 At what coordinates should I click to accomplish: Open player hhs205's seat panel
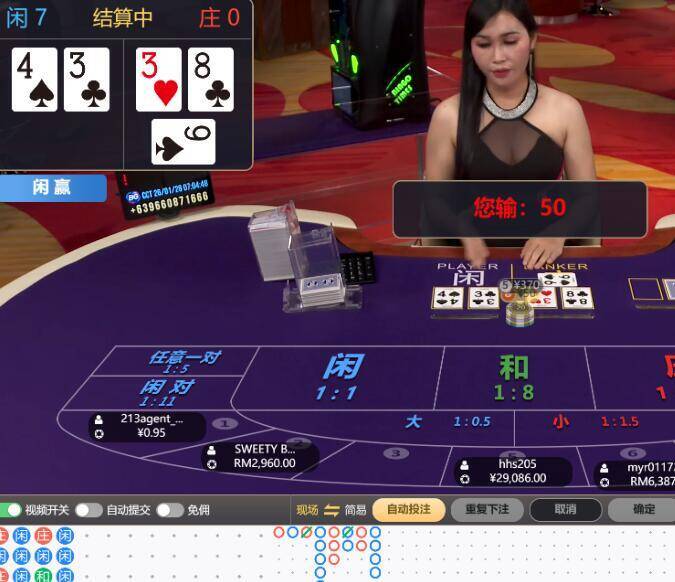[514, 471]
